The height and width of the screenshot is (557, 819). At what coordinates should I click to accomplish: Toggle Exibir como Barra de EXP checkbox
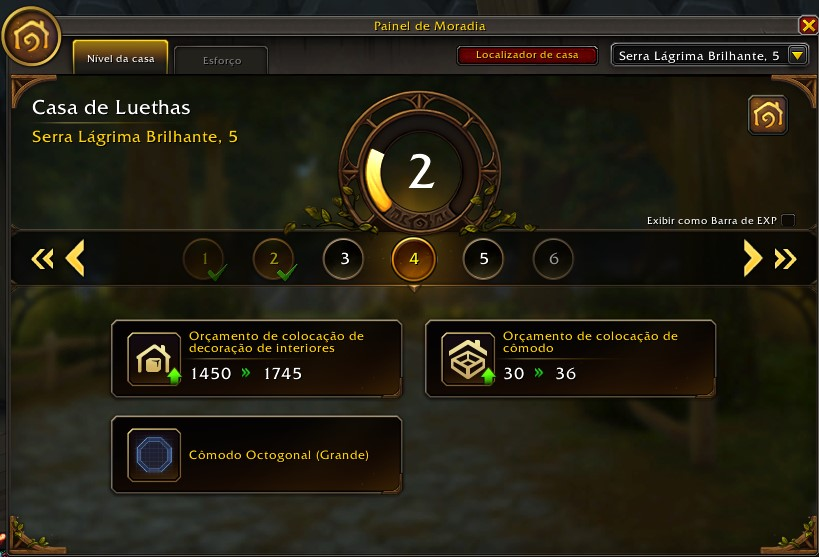point(788,220)
